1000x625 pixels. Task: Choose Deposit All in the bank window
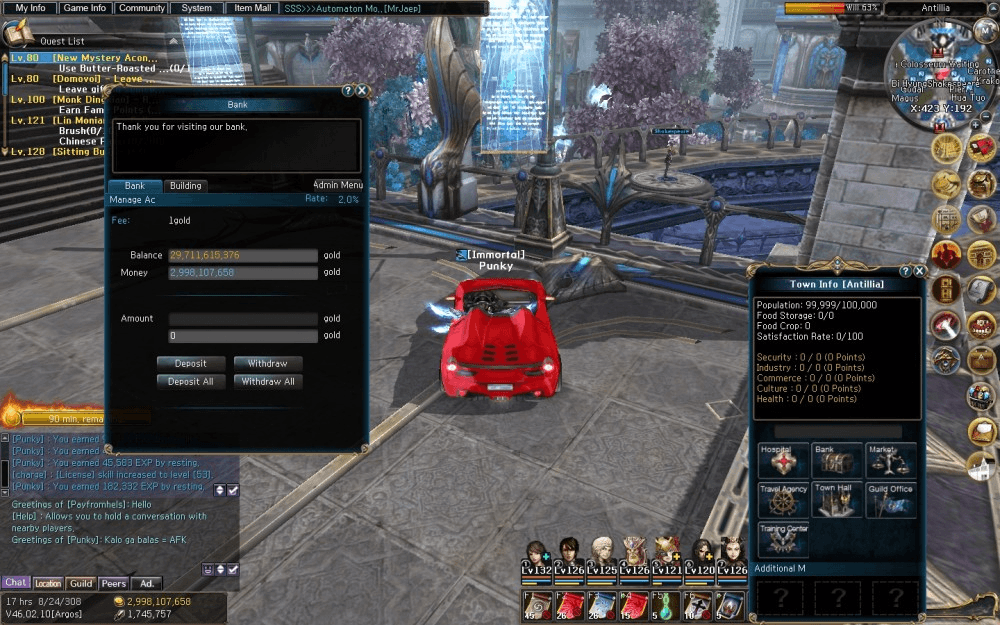tap(191, 381)
